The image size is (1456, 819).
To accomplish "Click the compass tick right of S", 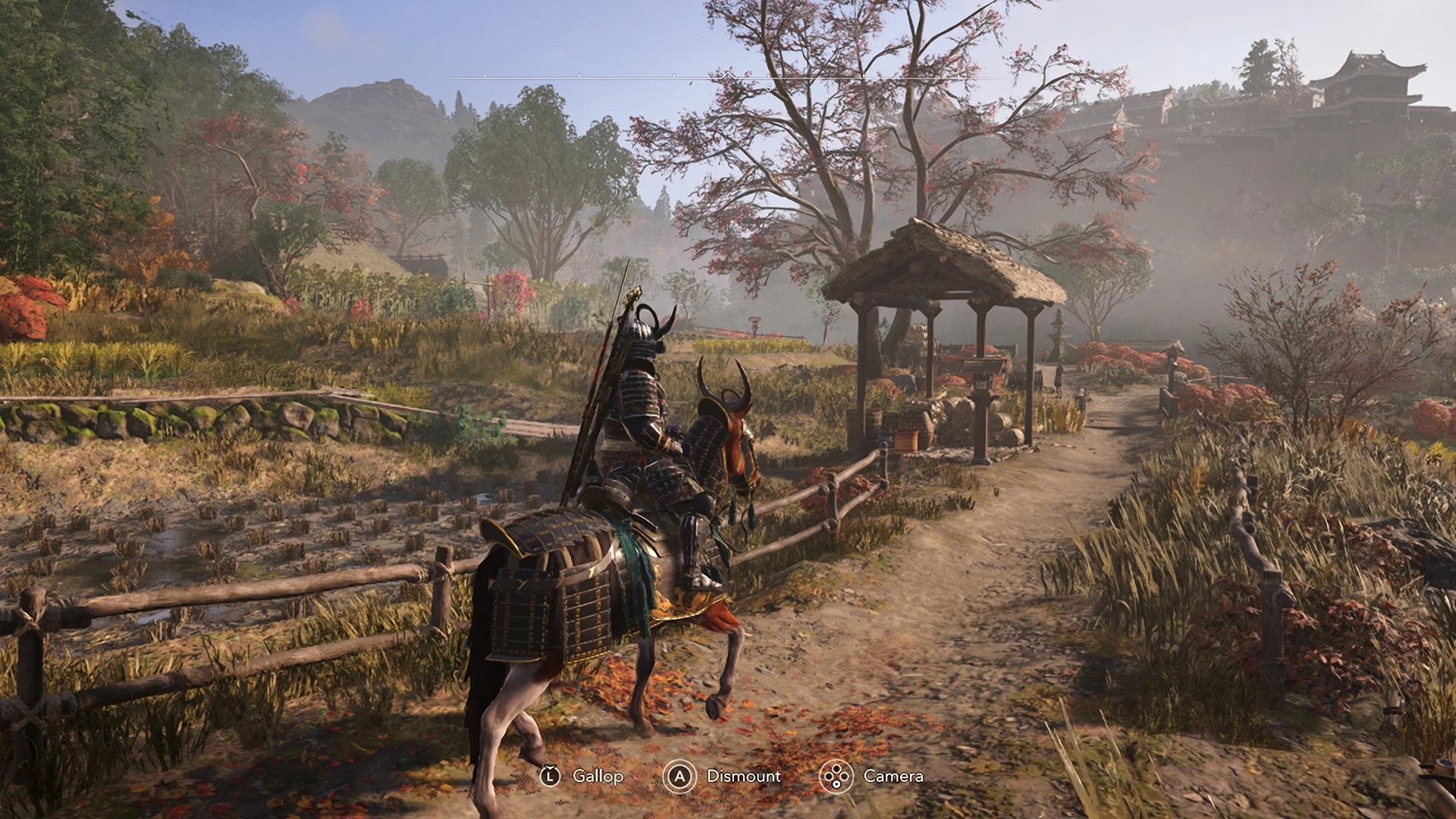I will click(864, 75).
